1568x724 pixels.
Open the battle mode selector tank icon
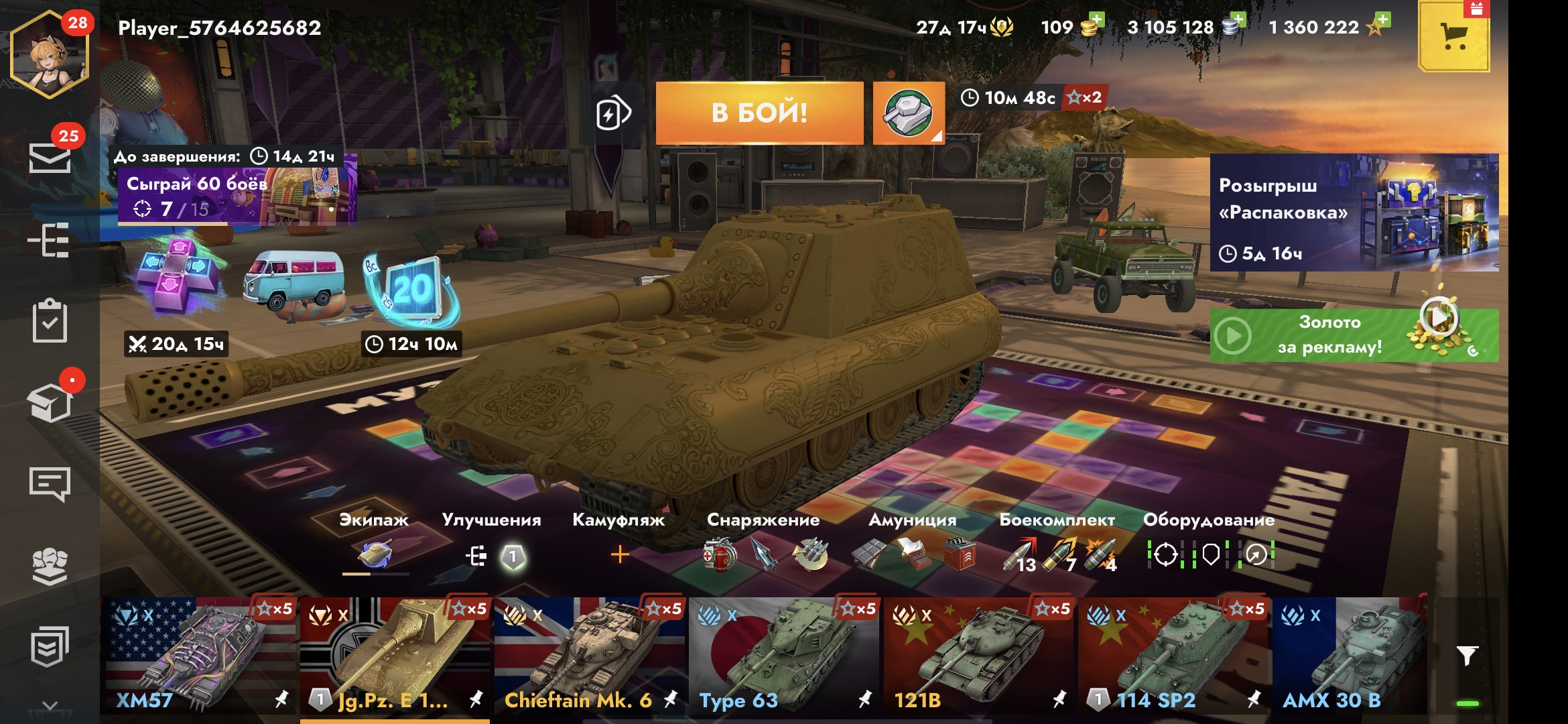(909, 113)
